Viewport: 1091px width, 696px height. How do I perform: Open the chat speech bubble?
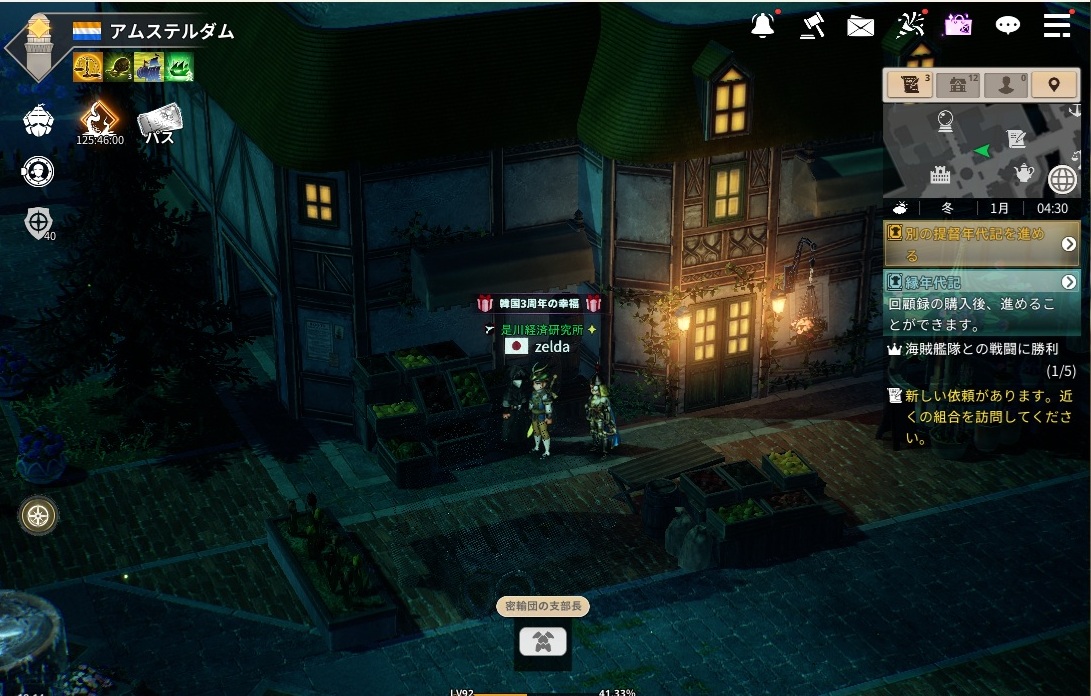point(1007,26)
